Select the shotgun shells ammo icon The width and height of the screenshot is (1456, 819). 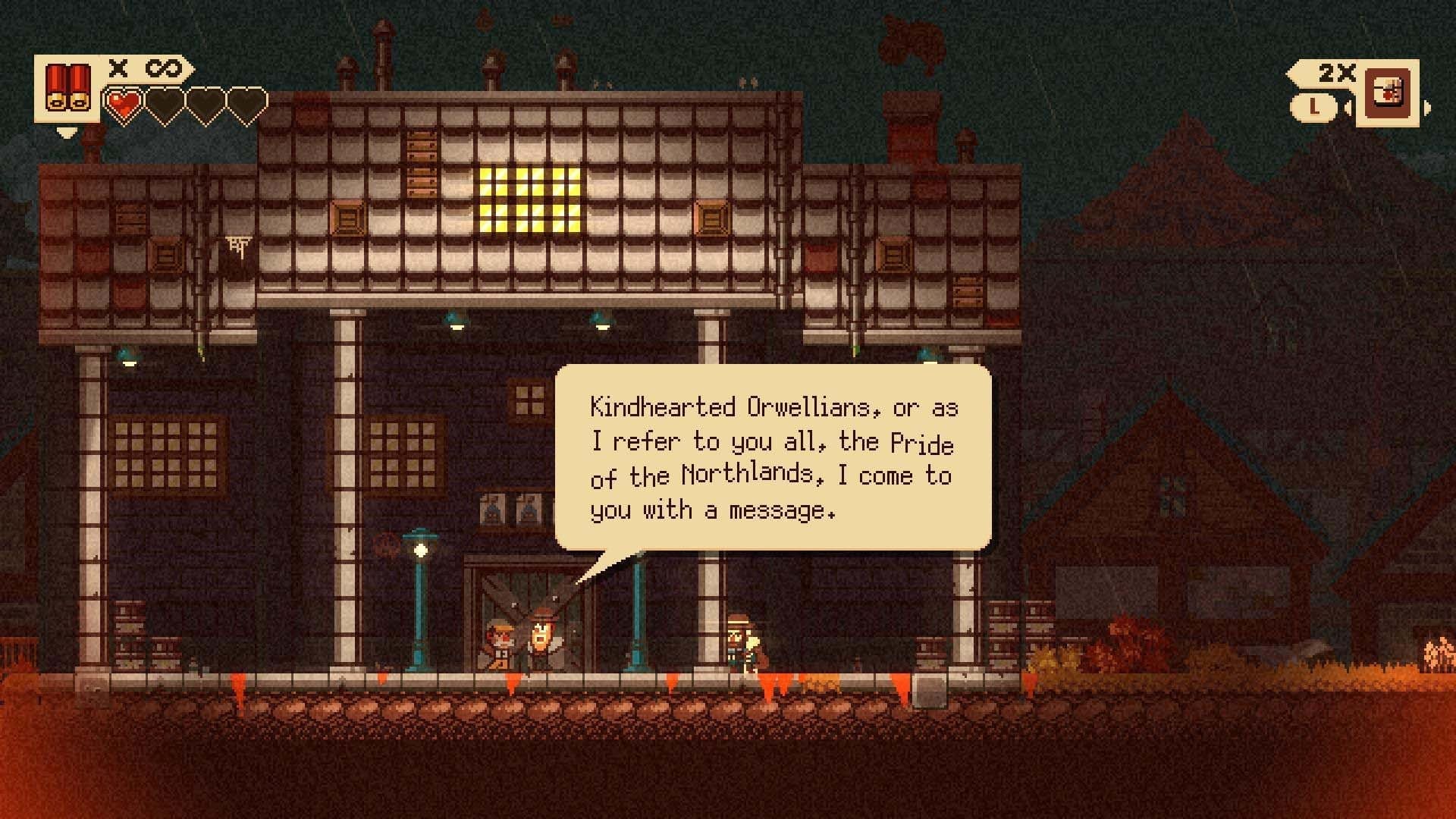click(x=70, y=87)
